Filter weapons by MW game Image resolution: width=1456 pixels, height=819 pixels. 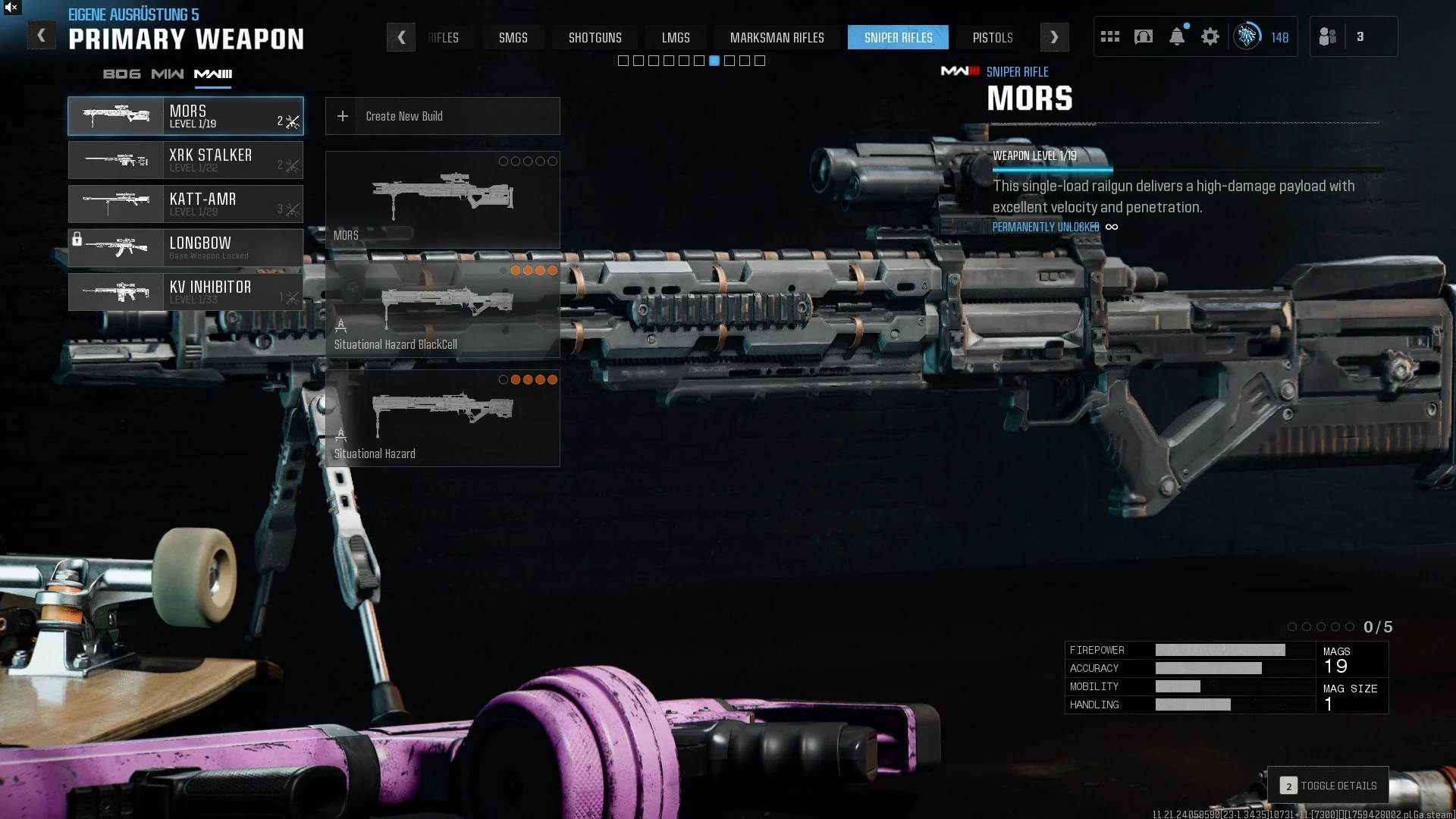point(167,74)
